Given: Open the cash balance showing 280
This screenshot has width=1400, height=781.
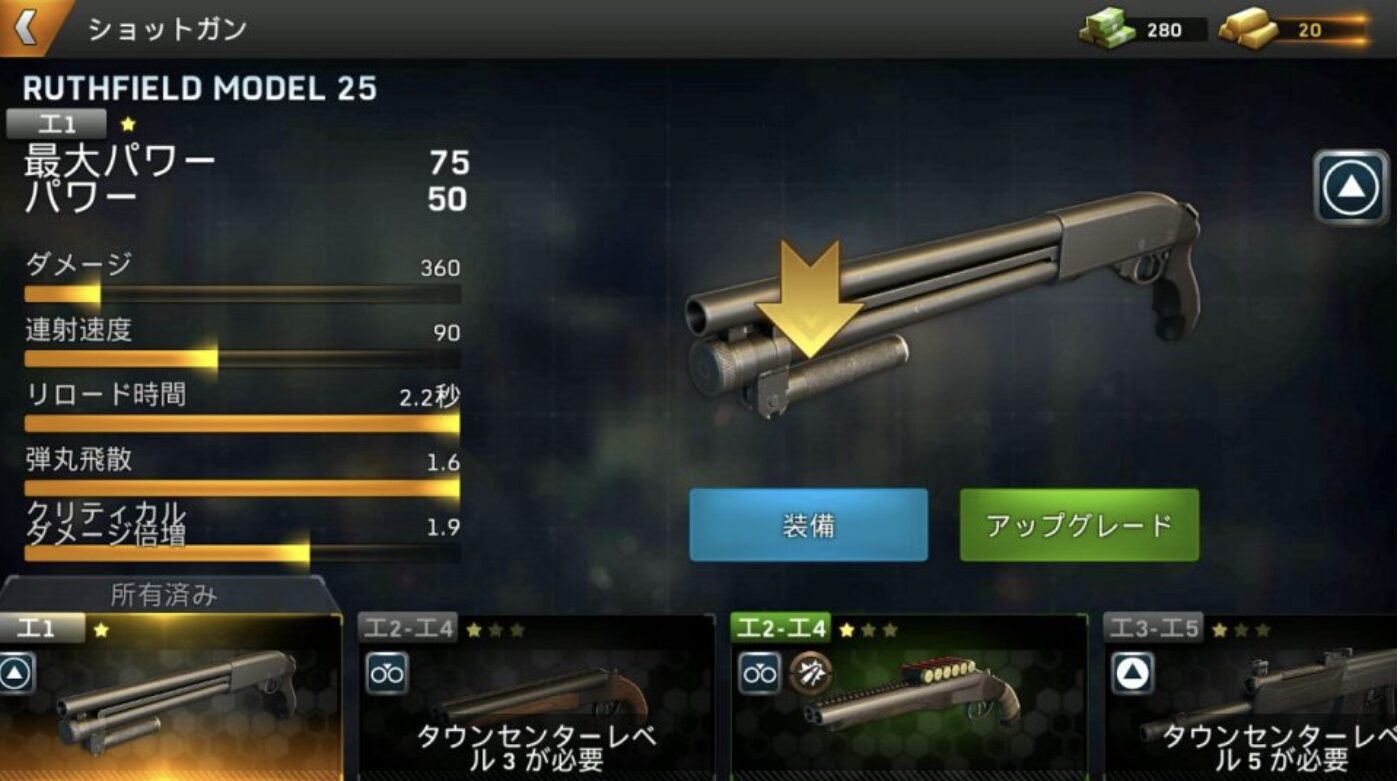Looking at the screenshot, I should coord(1143,29).
